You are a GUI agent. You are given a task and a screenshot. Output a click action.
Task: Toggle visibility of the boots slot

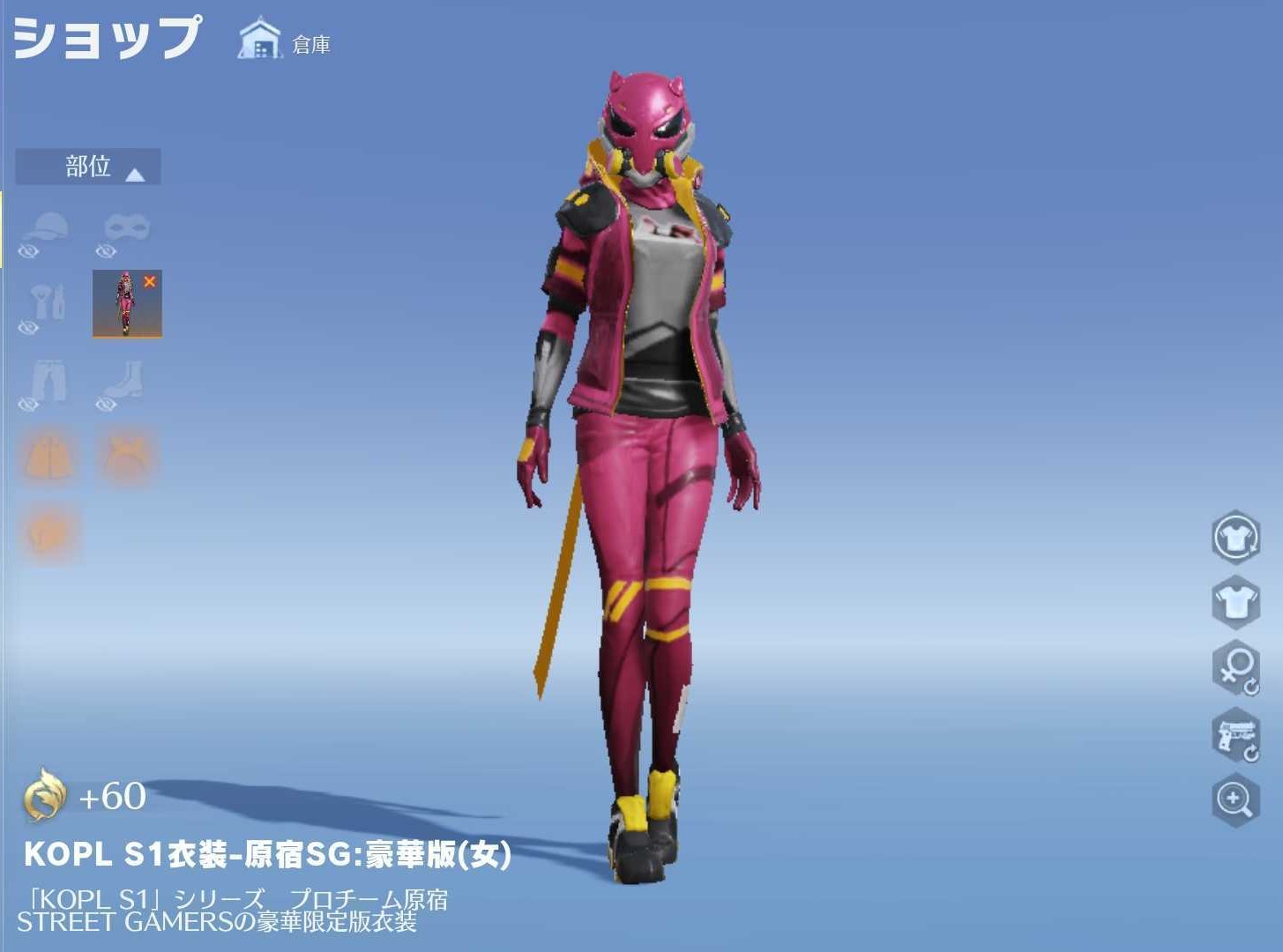click(106, 405)
